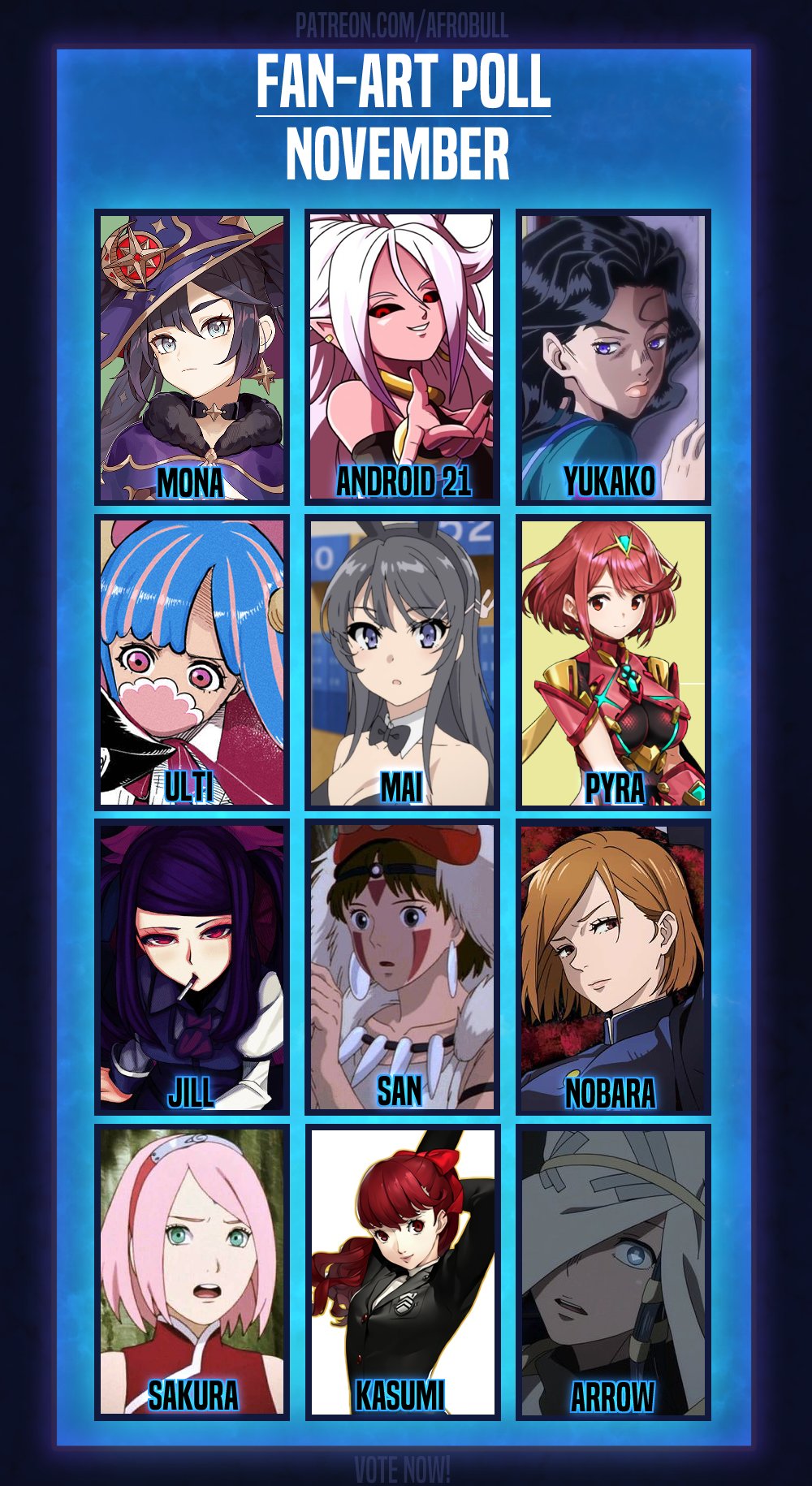
Task: Pick the Kasumi character tile
Action: tap(403, 1272)
